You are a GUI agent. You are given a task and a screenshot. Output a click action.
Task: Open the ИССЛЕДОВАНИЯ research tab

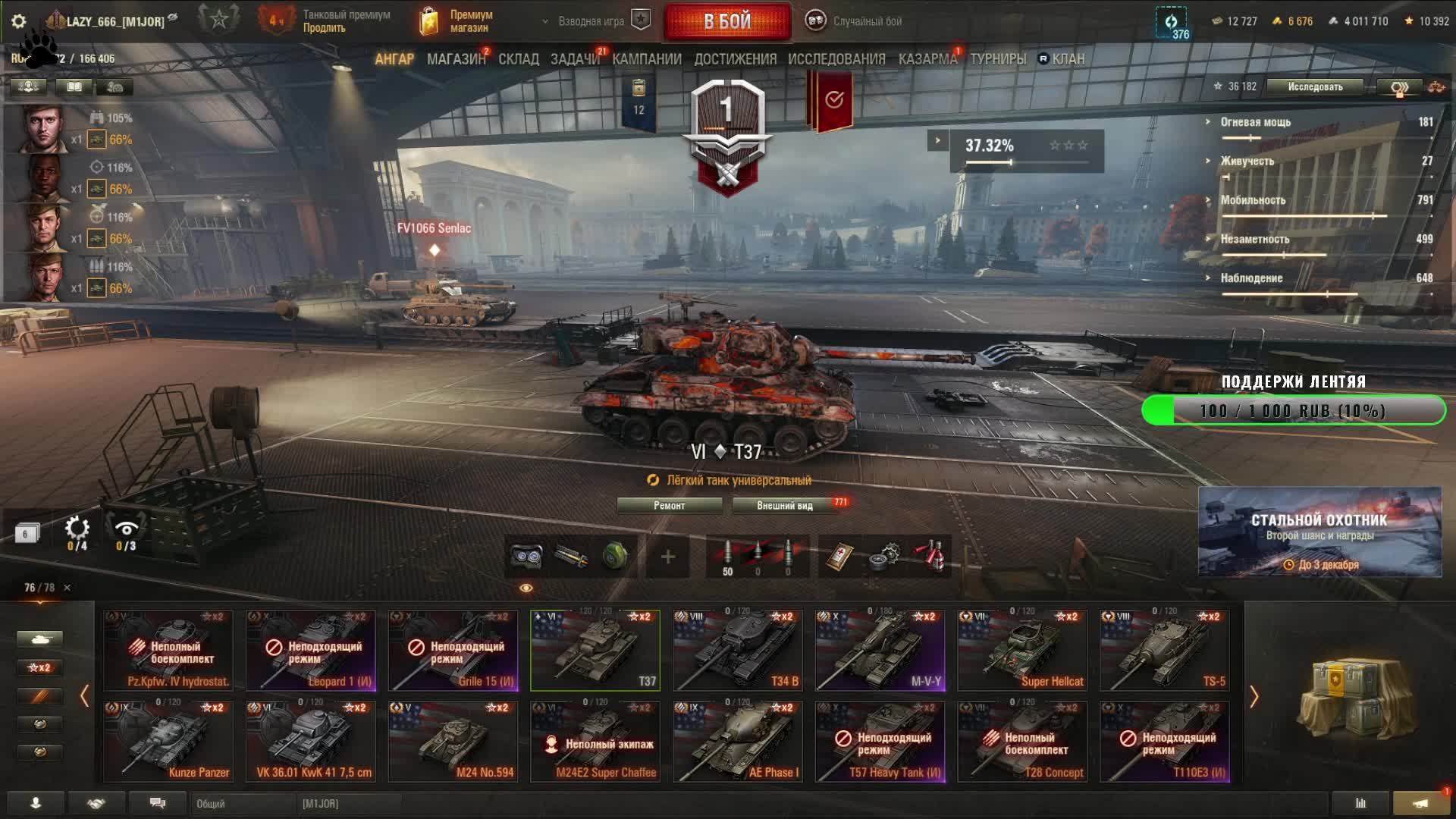836,59
